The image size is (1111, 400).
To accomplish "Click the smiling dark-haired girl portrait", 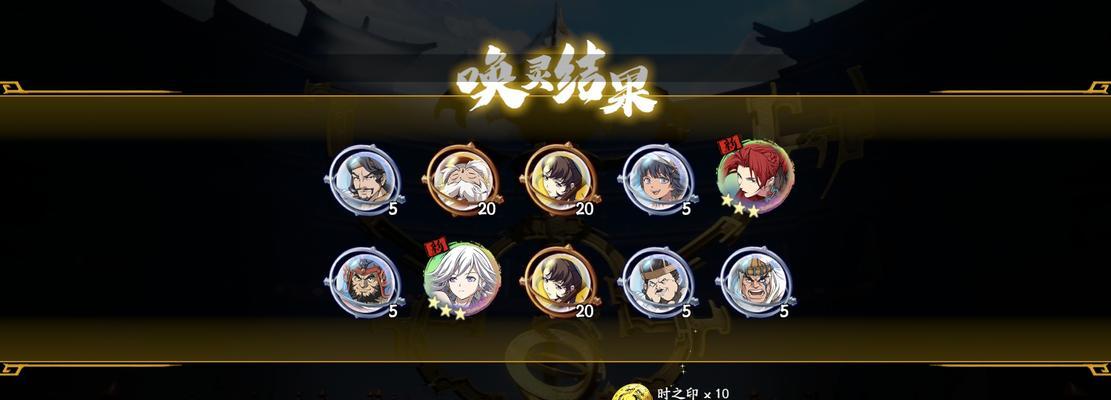I will pyautogui.click(x=657, y=179).
